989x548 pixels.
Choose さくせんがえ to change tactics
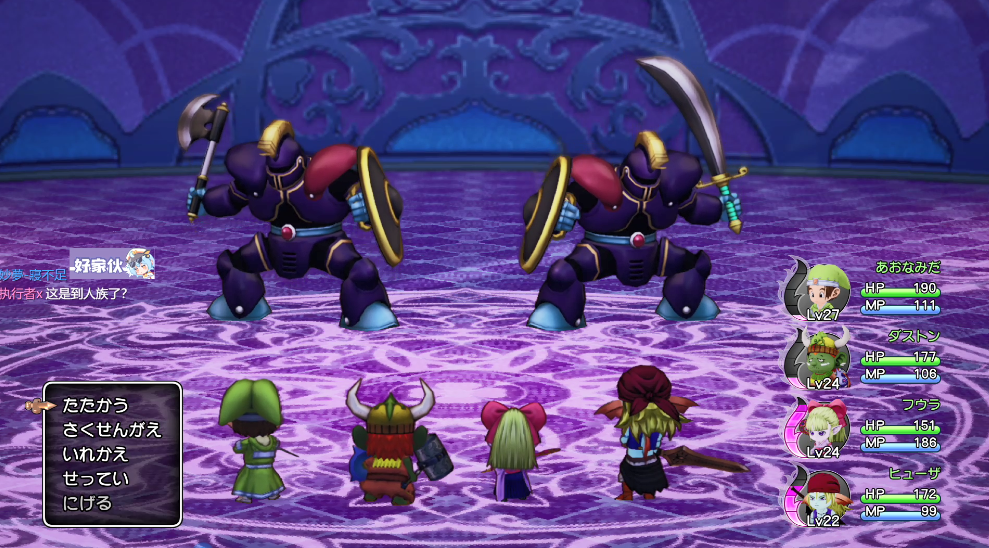tap(111, 430)
